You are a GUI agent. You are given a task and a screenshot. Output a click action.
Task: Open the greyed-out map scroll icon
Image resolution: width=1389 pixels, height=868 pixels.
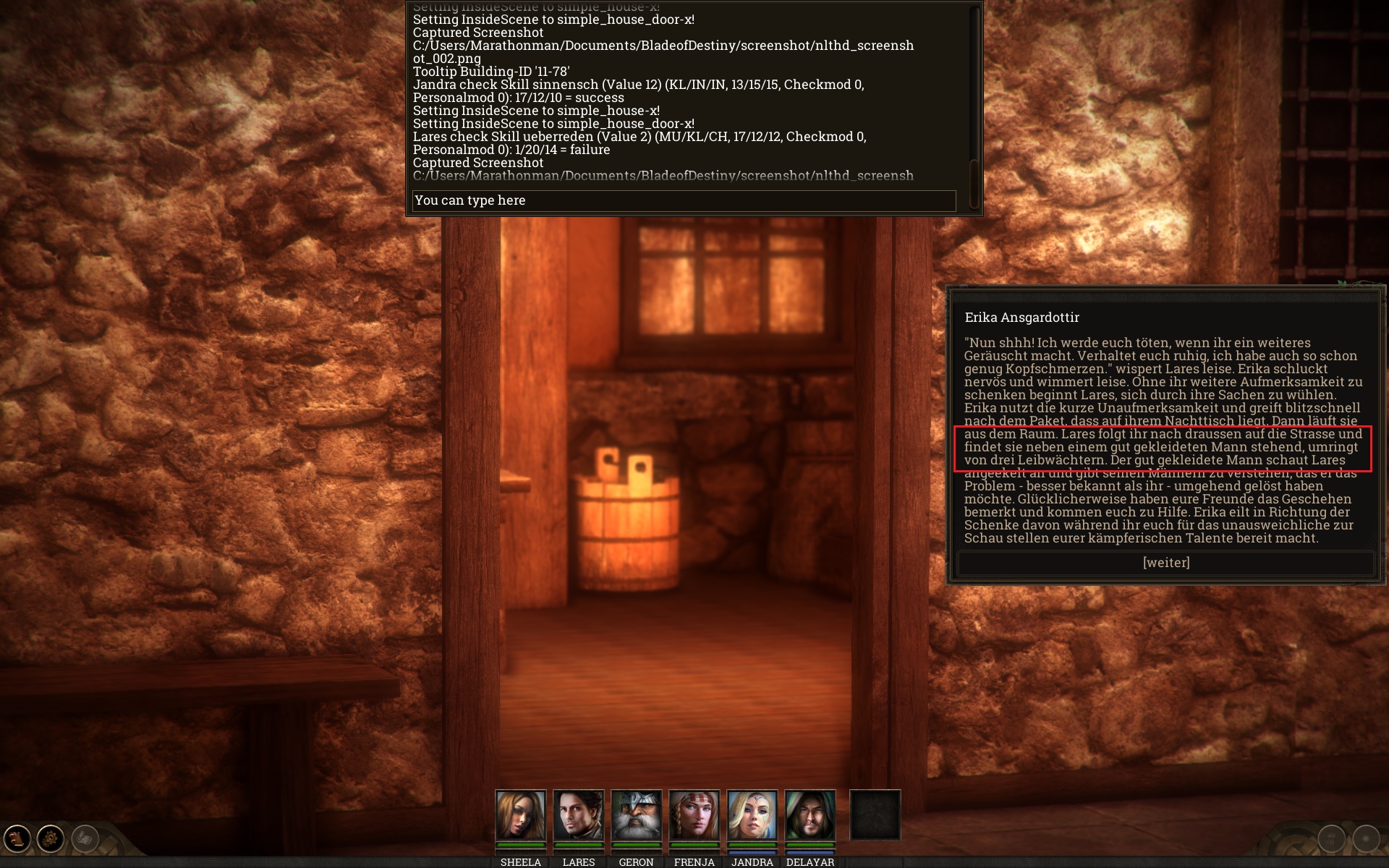point(85,838)
